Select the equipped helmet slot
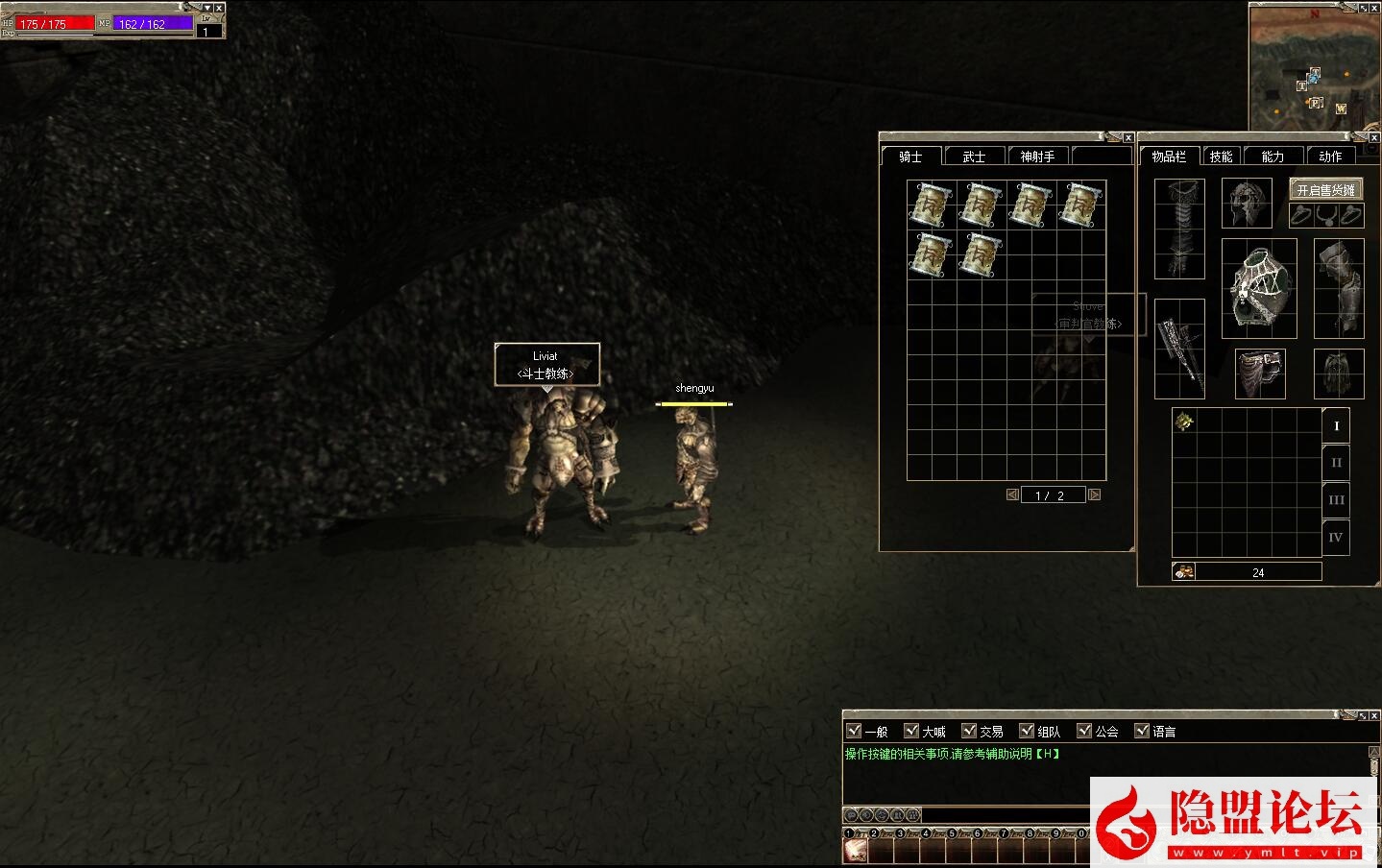Screen dimensions: 1382x868 click(x=1247, y=203)
